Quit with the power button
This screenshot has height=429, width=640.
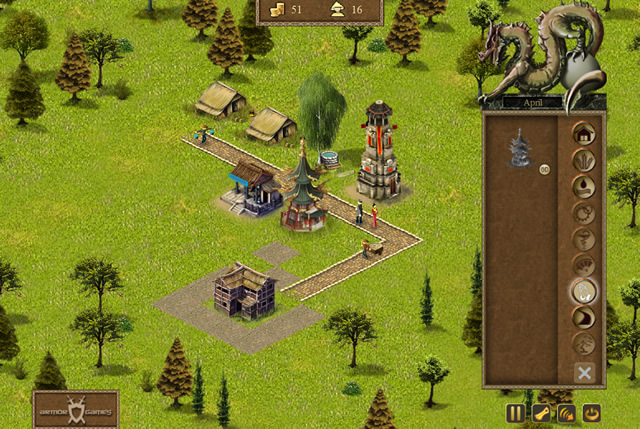pos(592,411)
